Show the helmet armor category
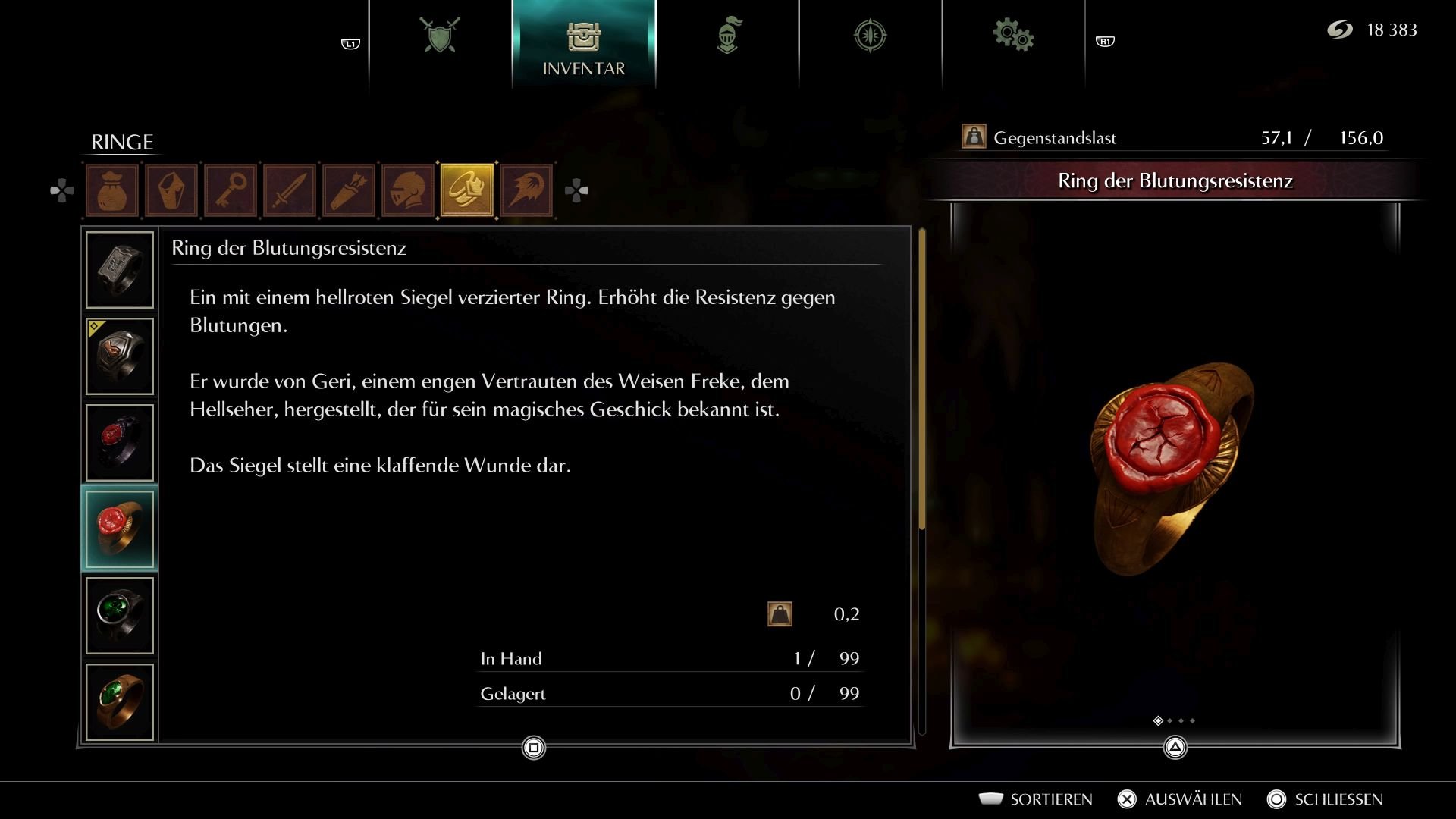The width and height of the screenshot is (1456, 819). point(408,190)
